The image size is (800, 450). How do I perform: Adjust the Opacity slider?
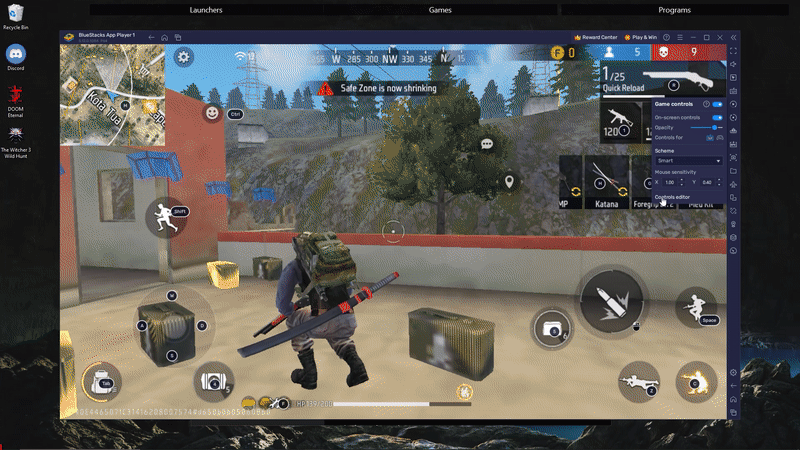tap(715, 128)
